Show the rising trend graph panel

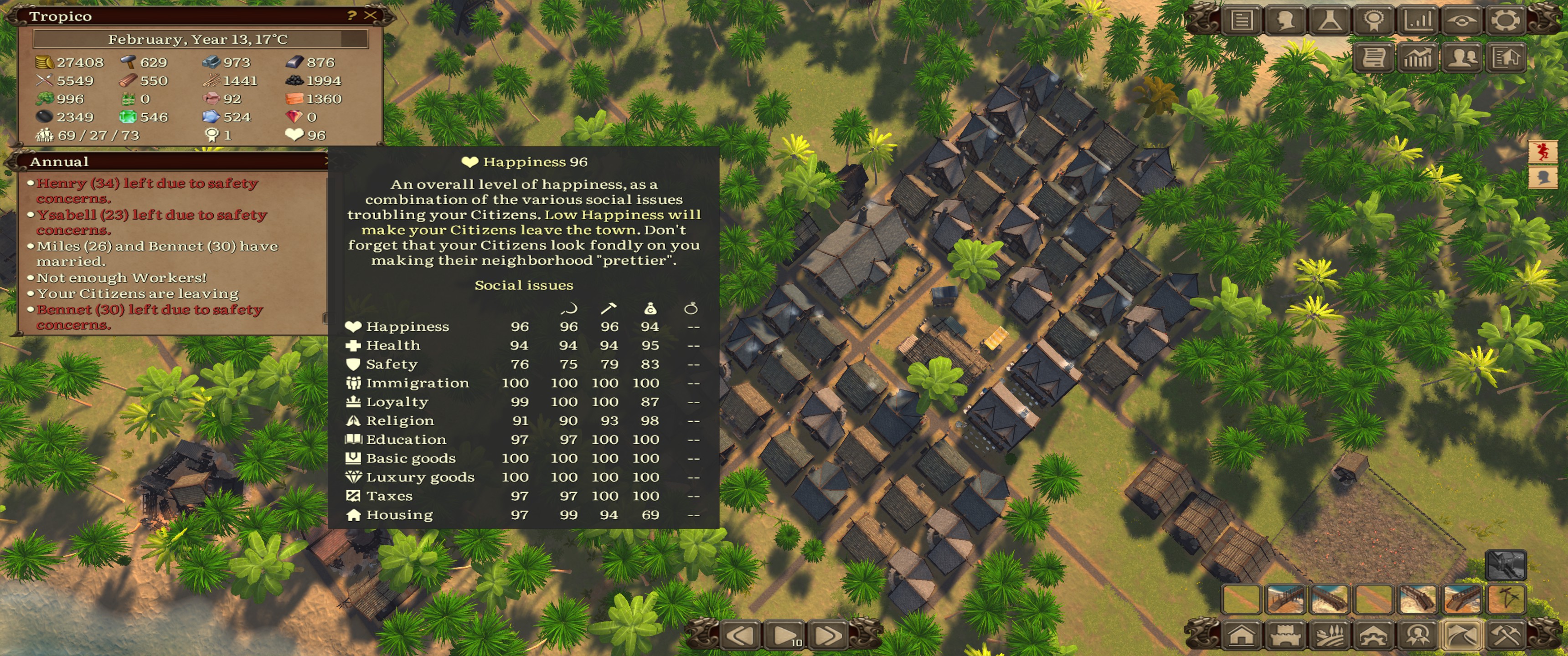(1418, 58)
